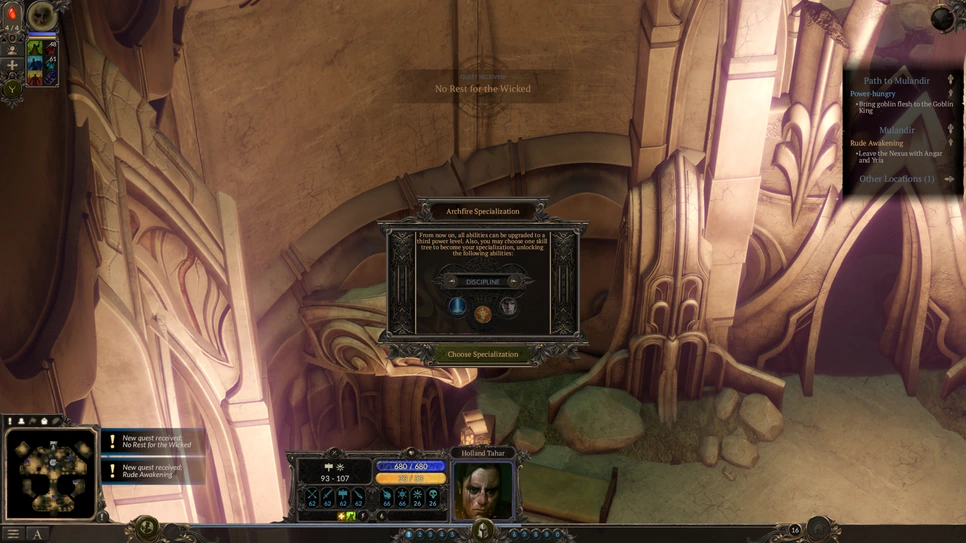This screenshot has height=543, width=966.
Task: Confirm with the Choose Specialization button
Action: (x=483, y=354)
